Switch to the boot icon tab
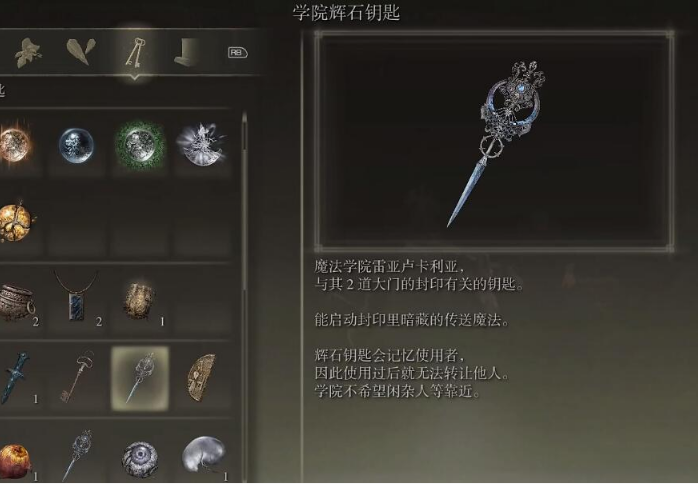Viewport: 698px width, 484px height. [x=187, y=51]
